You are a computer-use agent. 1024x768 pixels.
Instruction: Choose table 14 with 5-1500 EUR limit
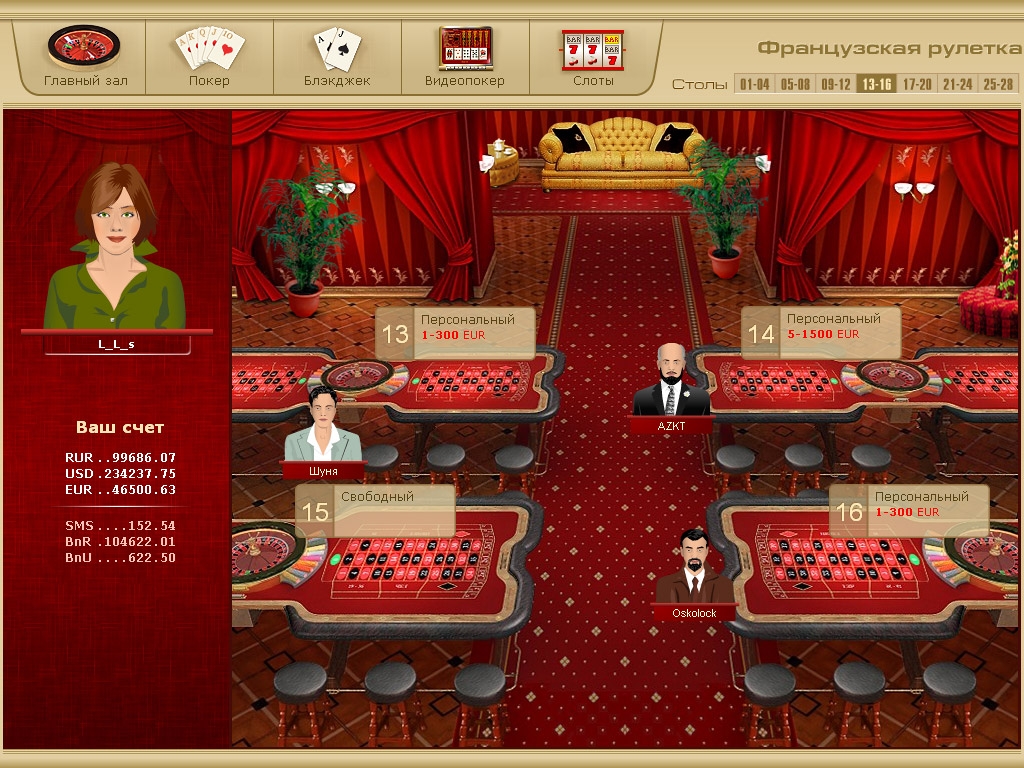pos(821,333)
